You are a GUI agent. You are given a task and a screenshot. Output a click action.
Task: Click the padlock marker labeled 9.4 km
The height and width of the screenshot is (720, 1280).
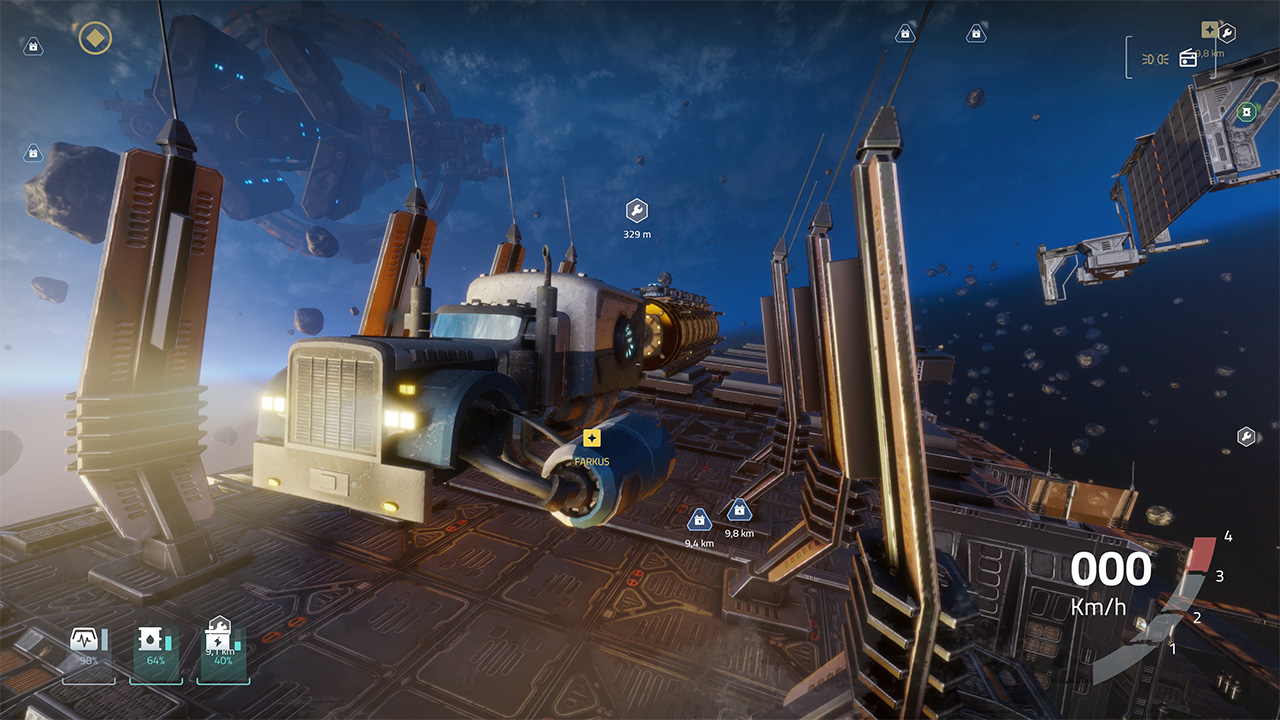[x=698, y=518]
